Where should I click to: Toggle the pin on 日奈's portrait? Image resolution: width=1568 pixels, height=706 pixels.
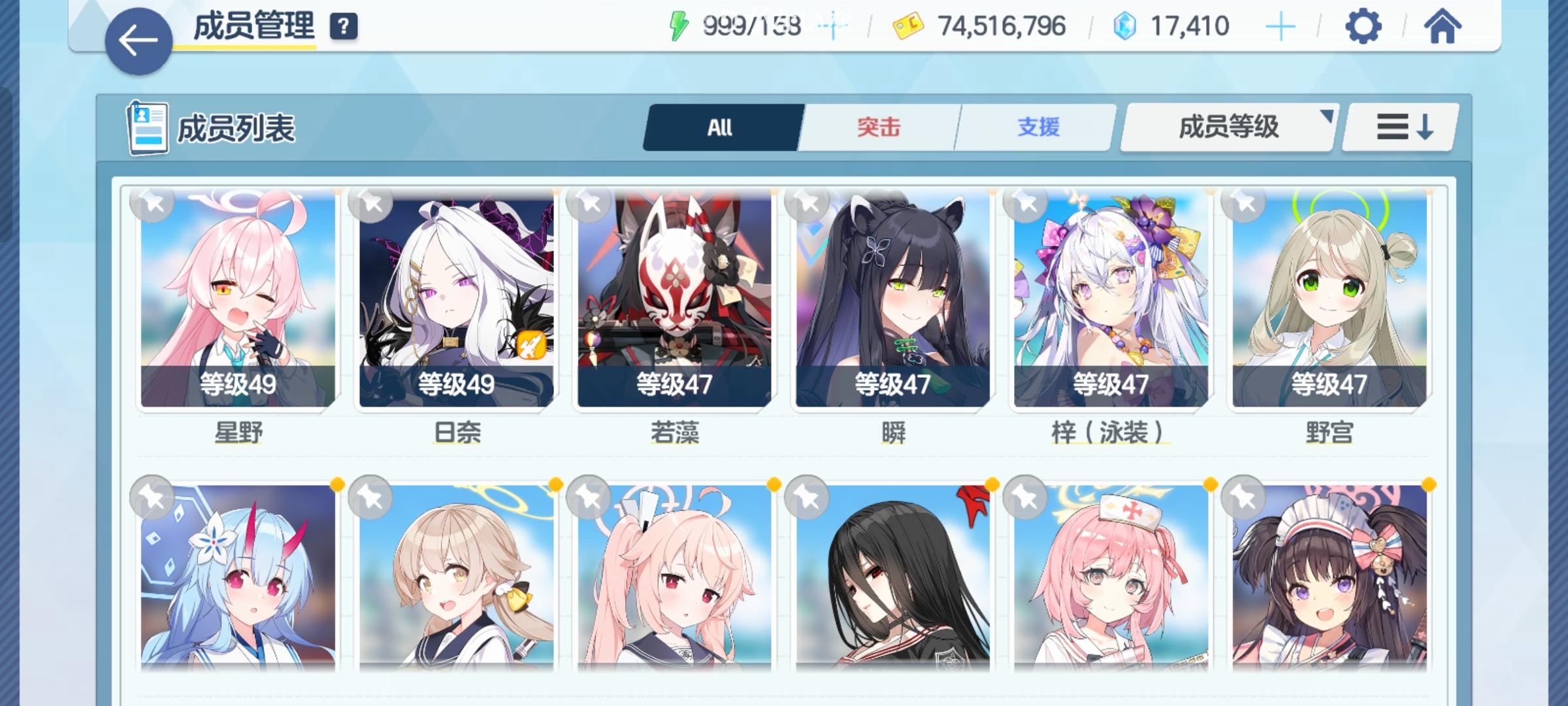point(370,203)
